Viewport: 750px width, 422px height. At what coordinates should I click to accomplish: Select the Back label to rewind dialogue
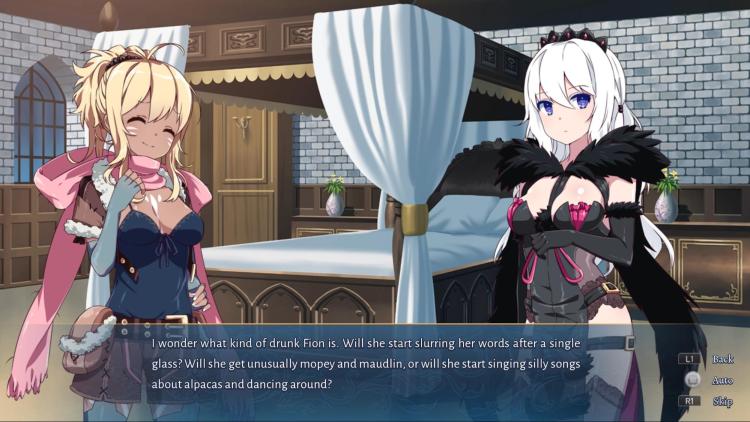pyautogui.click(x=722, y=359)
